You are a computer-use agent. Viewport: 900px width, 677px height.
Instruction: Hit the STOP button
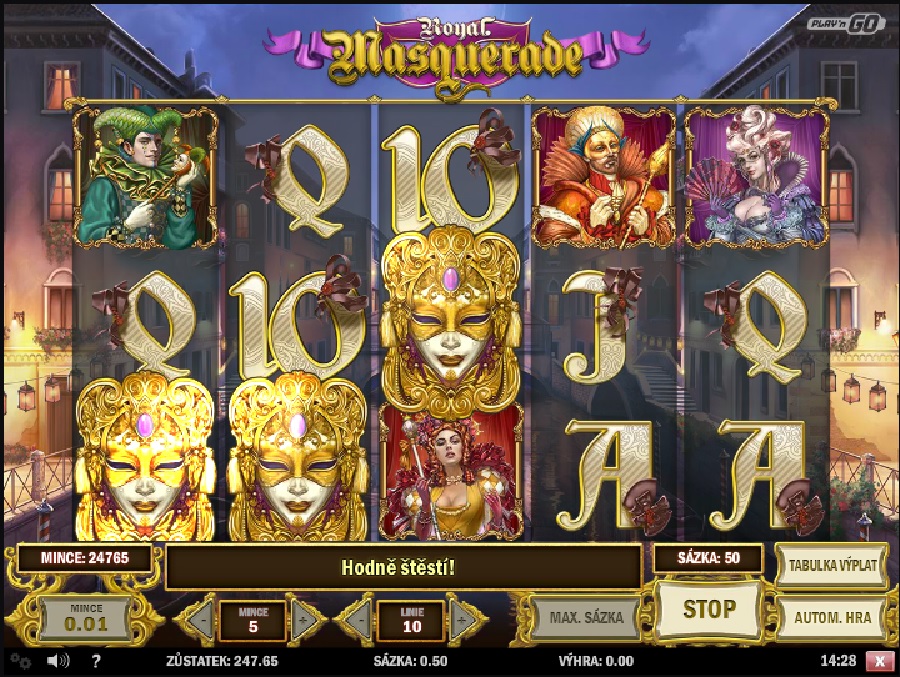coord(709,609)
